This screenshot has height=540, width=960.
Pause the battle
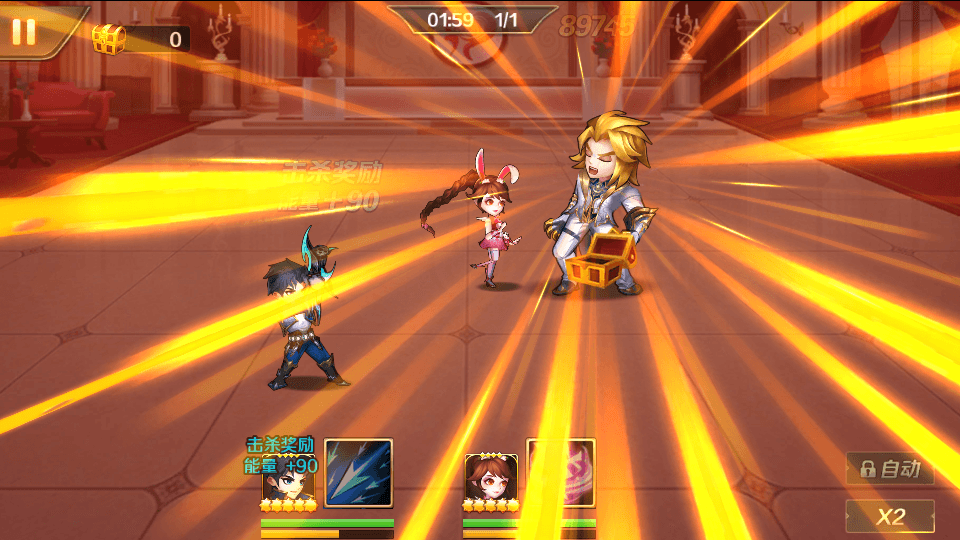(x=23, y=31)
